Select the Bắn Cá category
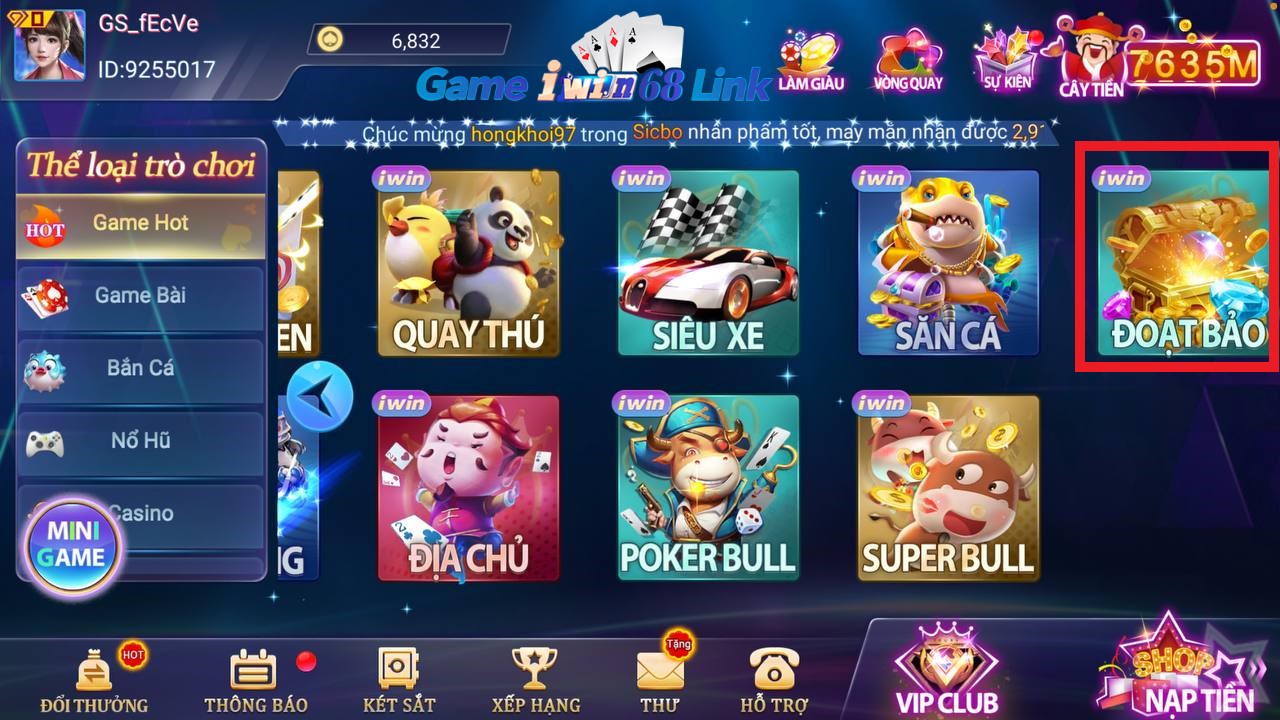The width and height of the screenshot is (1280, 720). [140, 368]
